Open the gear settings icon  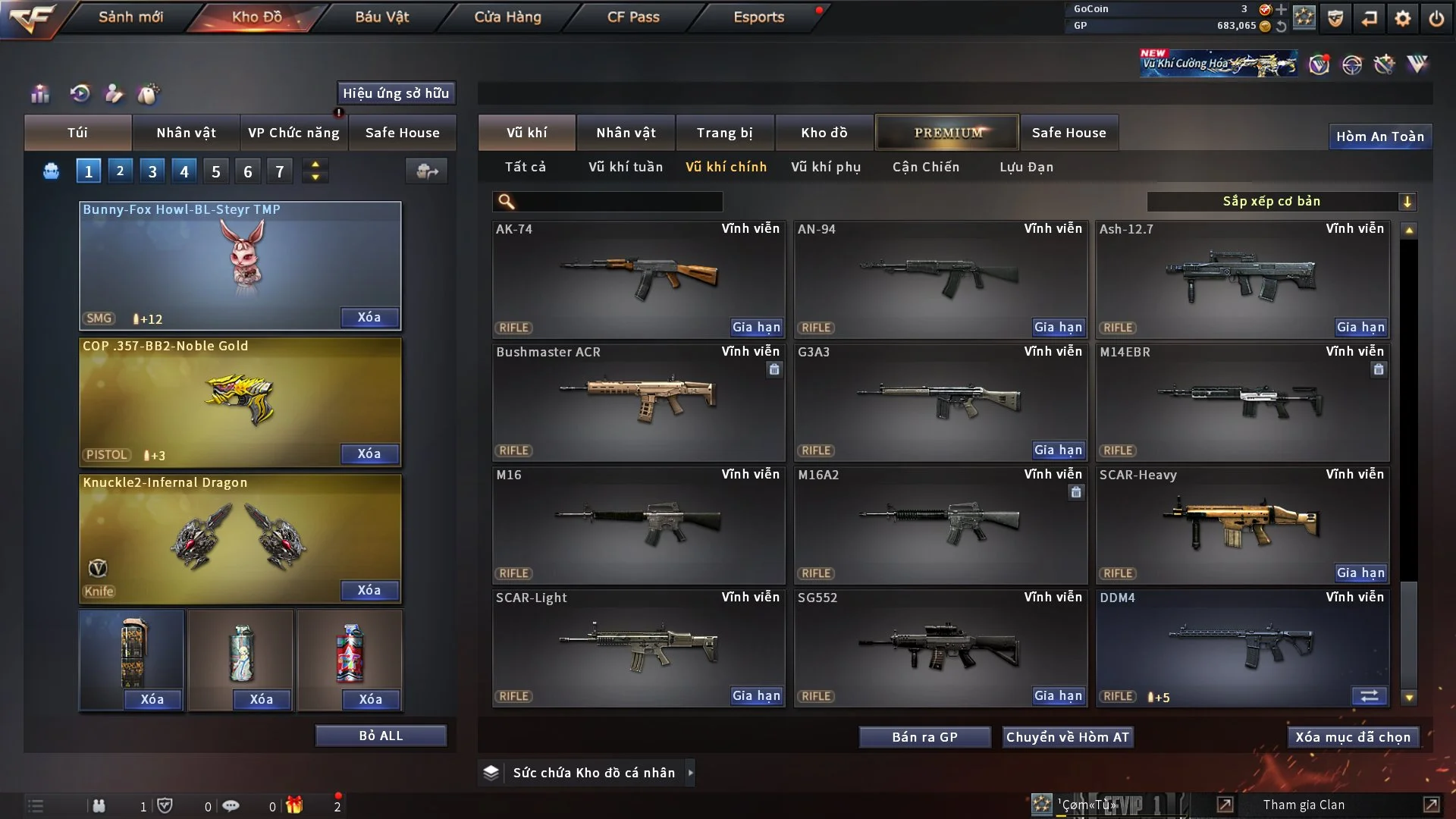tap(1403, 18)
